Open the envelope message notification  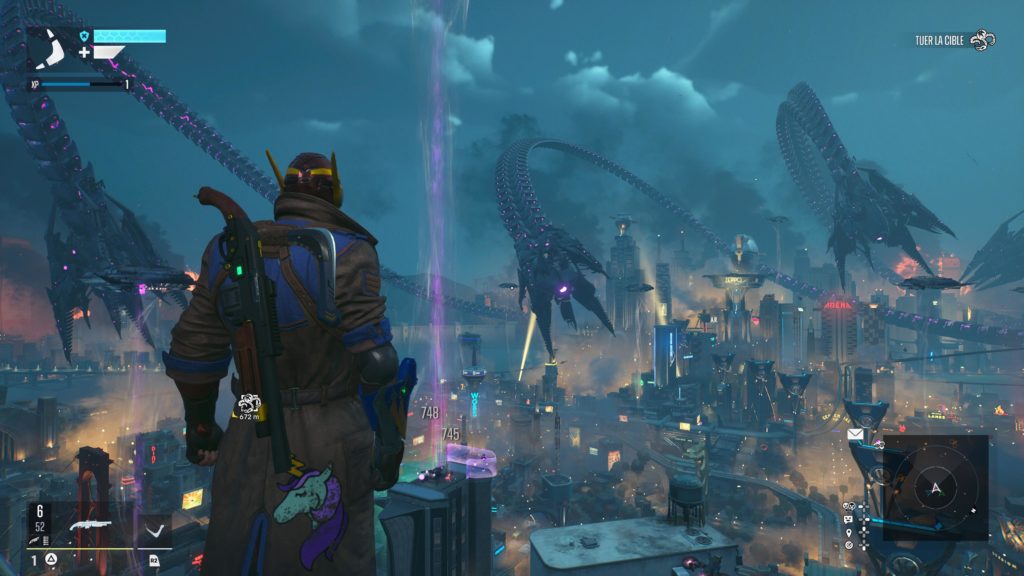pos(855,435)
